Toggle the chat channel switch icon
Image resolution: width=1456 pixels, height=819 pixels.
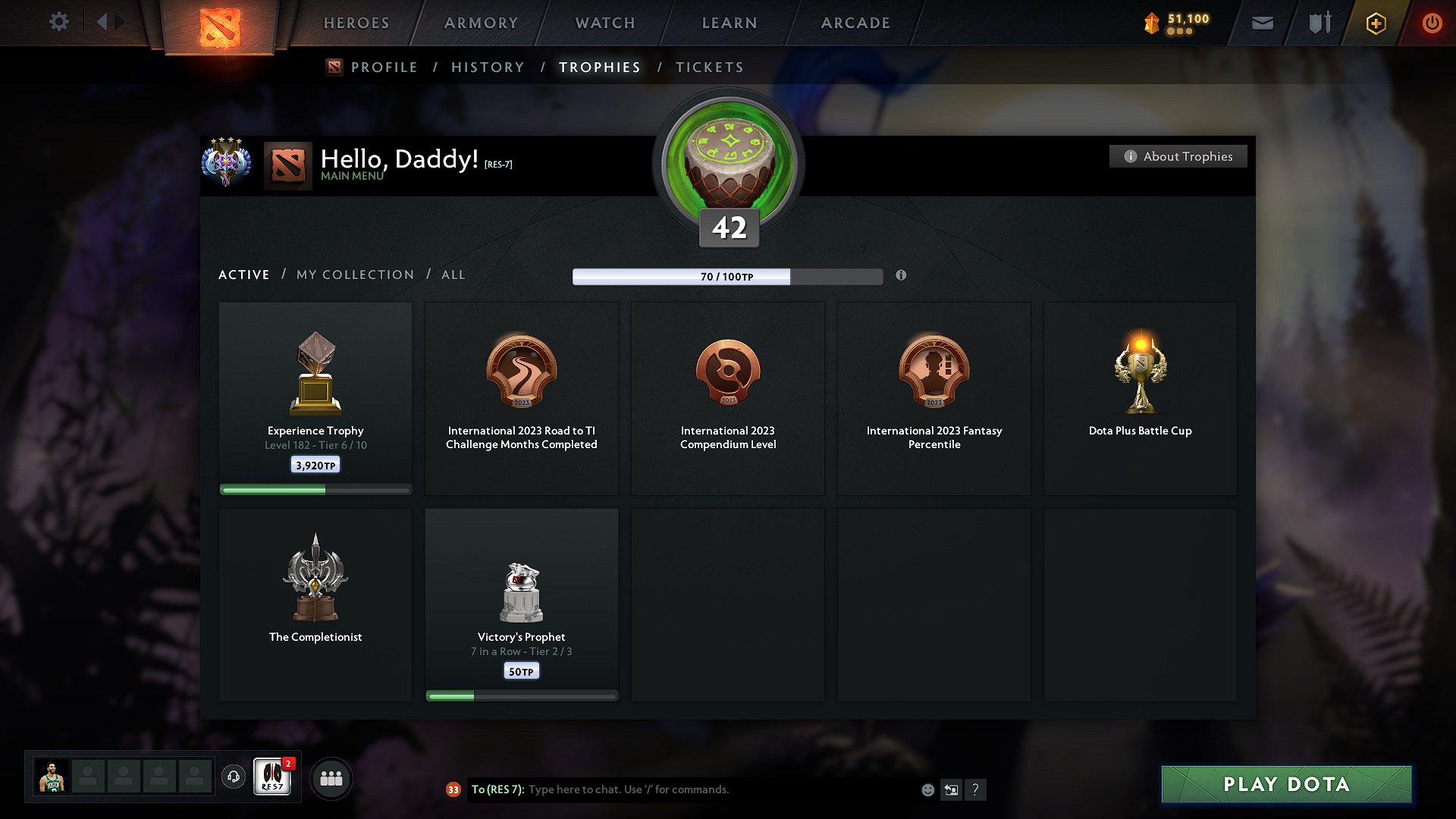pos(952,789)
